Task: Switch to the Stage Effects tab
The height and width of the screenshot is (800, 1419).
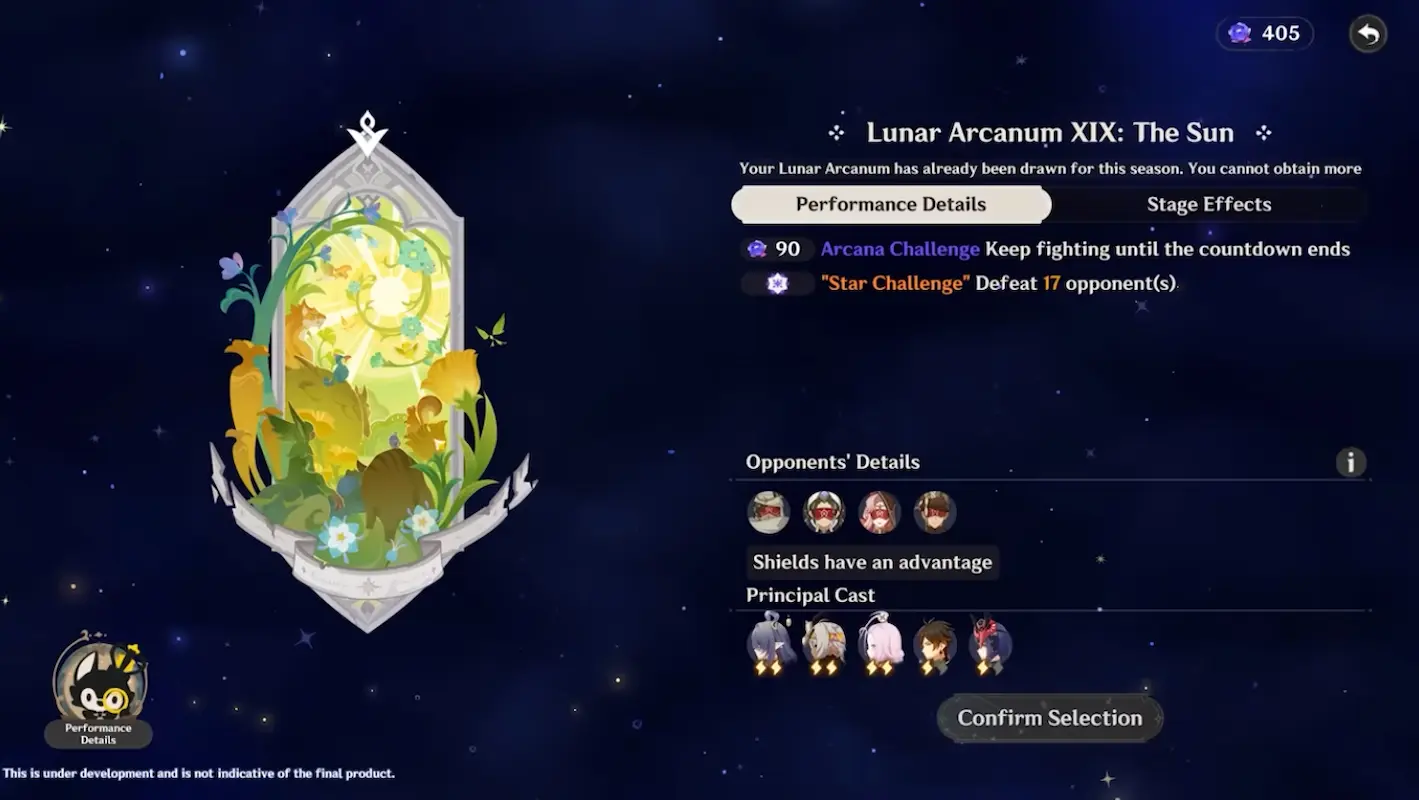Action: [x=1208, y=205]
